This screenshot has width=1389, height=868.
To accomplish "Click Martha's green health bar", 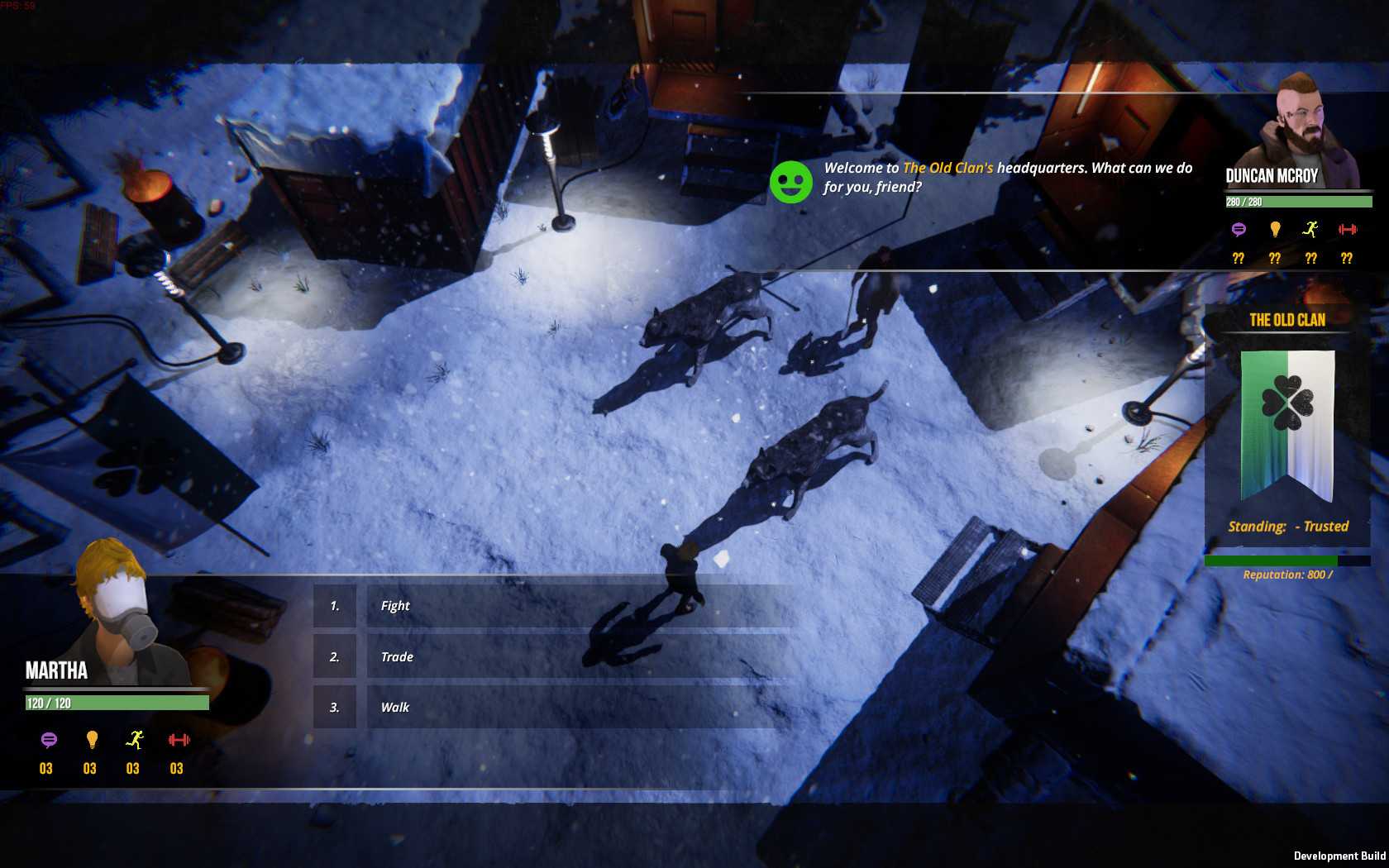I will click(x=116, y=701).
